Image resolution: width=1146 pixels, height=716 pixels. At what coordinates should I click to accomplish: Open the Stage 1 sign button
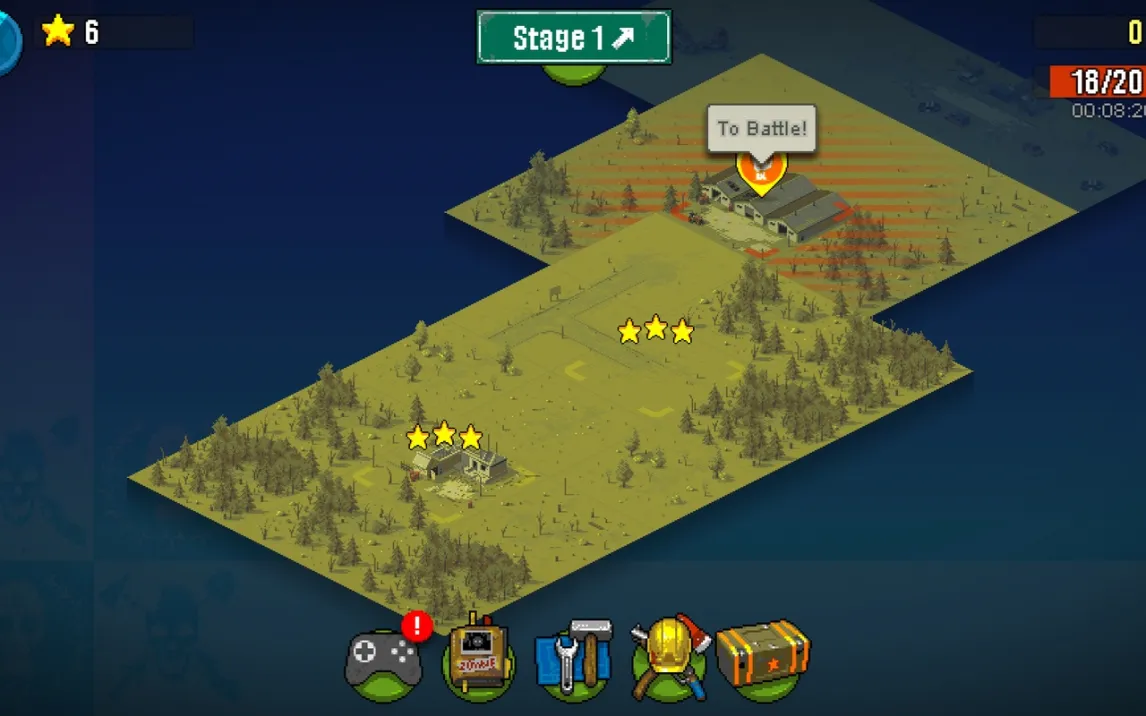[574, 38]
